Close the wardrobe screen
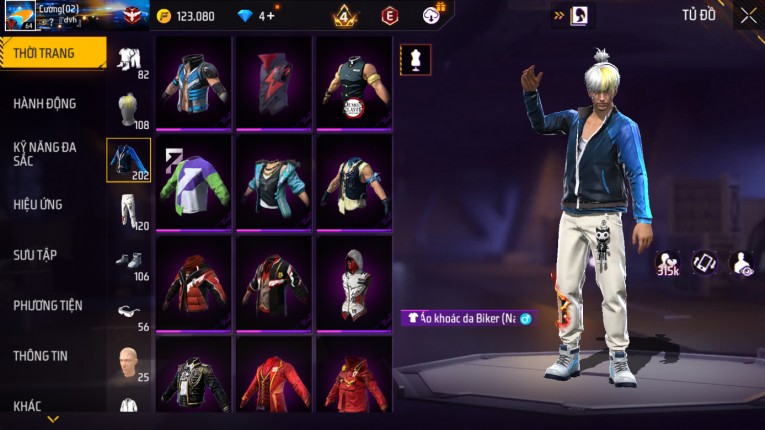765x430 pixels. (x=748, y=15)
